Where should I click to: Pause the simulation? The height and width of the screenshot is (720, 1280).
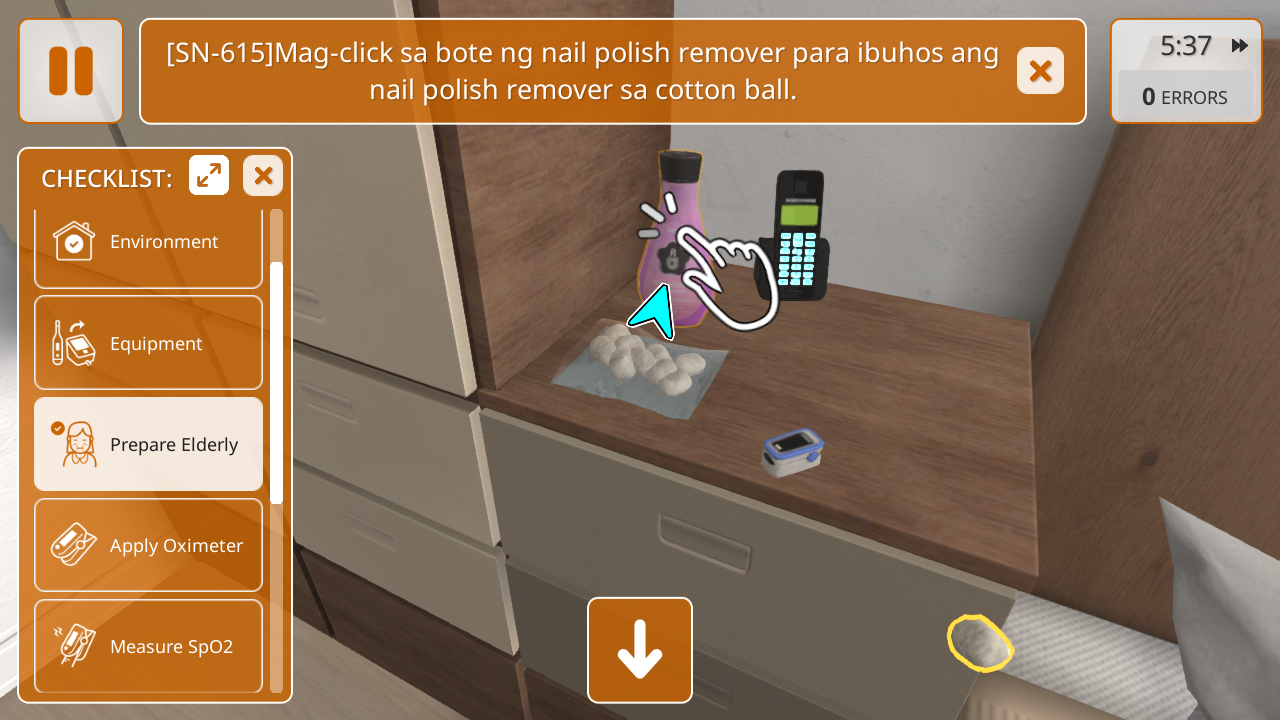(x=70, y=71)
